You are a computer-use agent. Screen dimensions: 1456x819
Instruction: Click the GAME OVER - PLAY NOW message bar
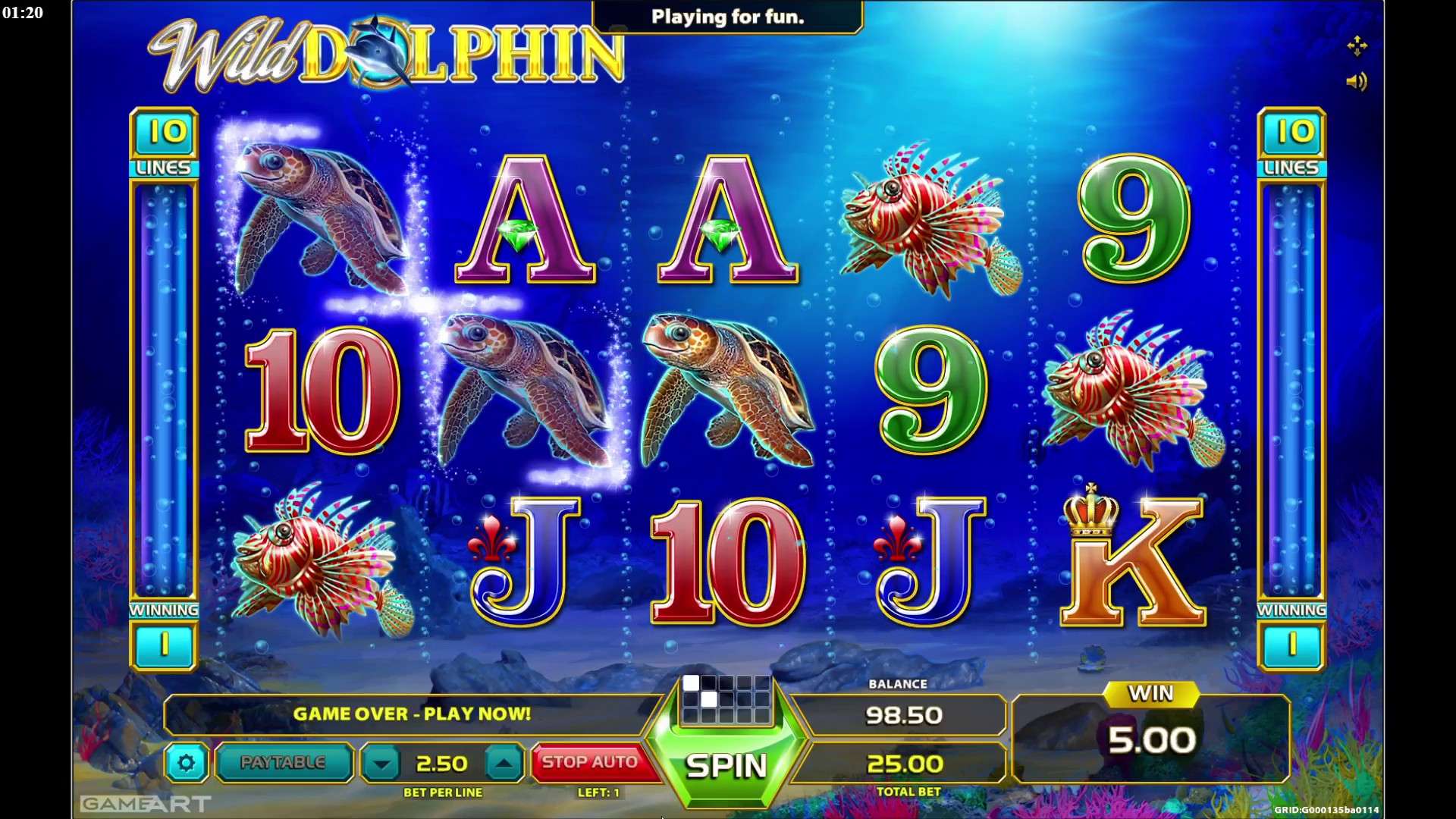pos(413,714)
